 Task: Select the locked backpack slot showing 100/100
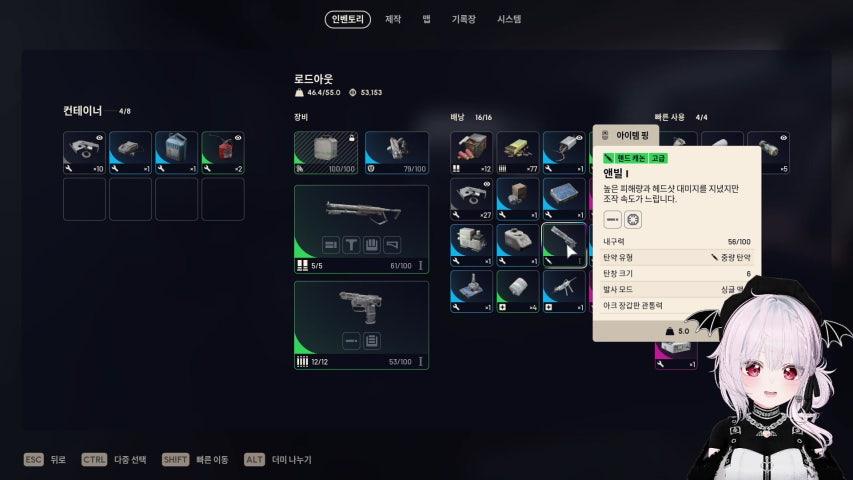pyautogui.click(x=325, y=152)
